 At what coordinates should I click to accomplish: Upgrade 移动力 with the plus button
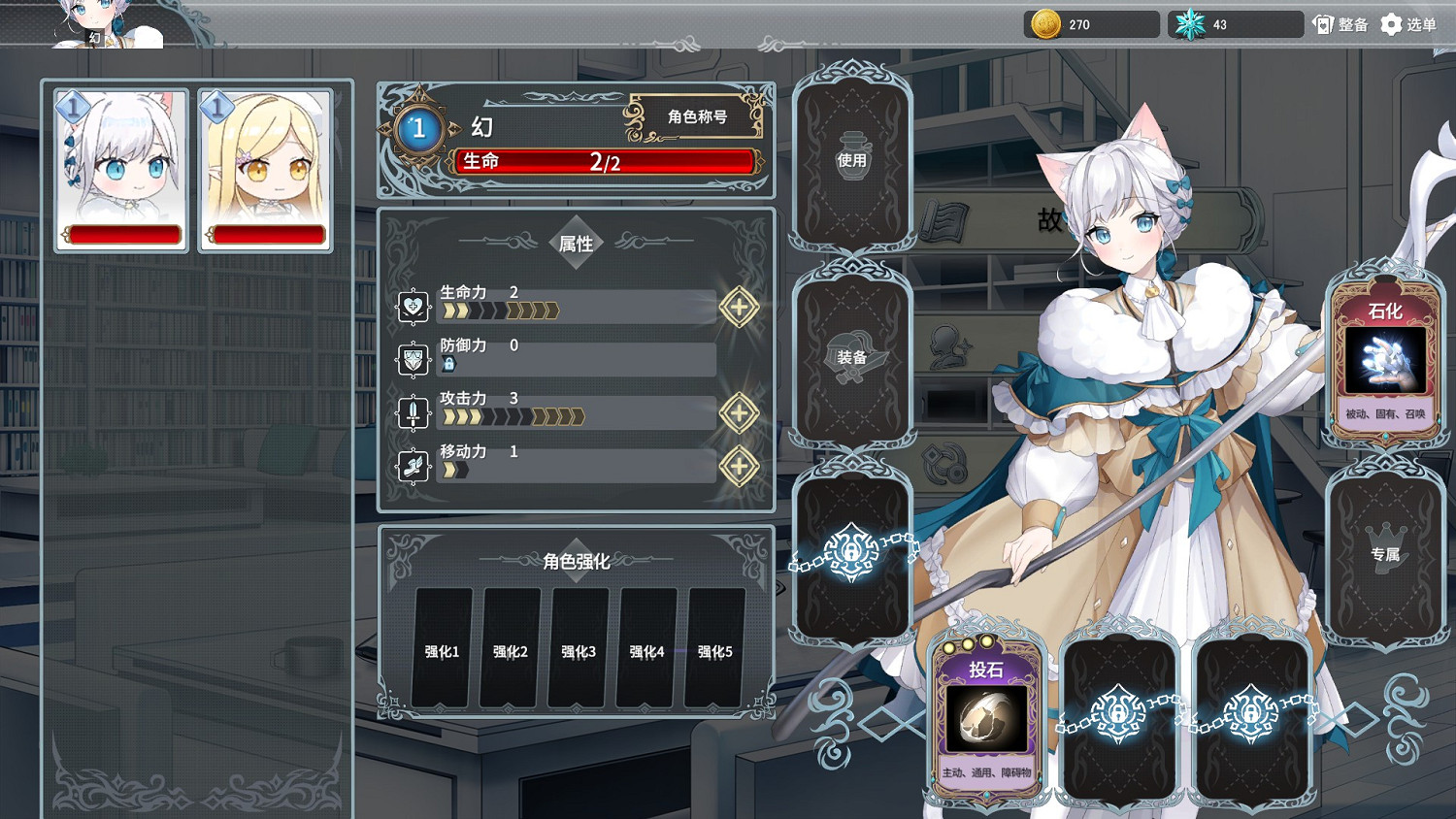(x=740, y=466)
